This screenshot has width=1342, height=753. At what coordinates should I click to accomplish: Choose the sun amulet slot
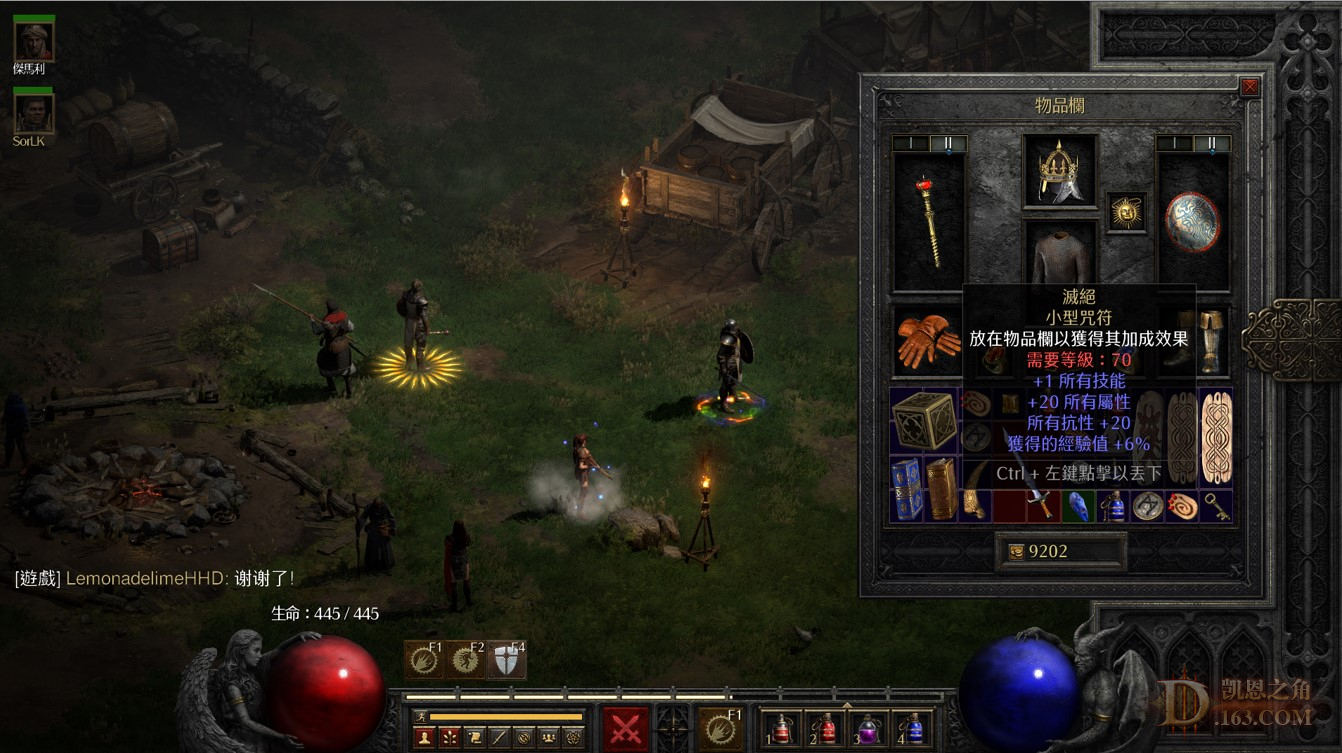point(1127,213)
